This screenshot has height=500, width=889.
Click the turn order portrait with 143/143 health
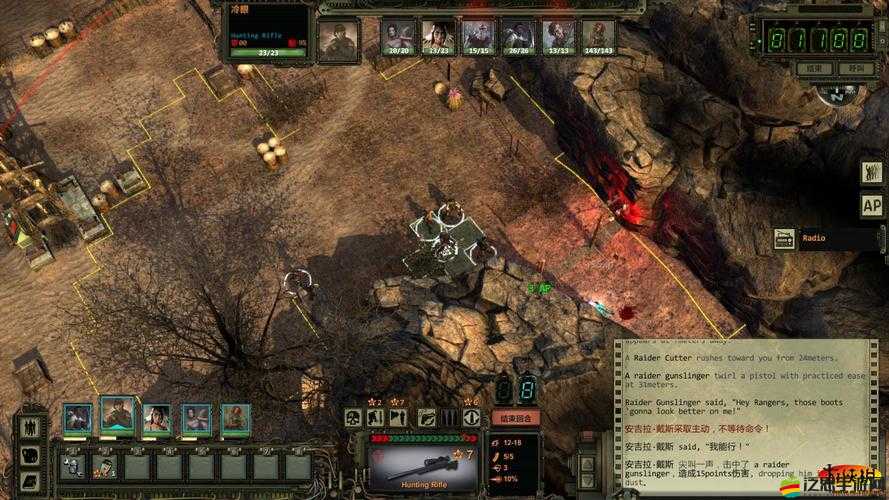tap(599, 36)
